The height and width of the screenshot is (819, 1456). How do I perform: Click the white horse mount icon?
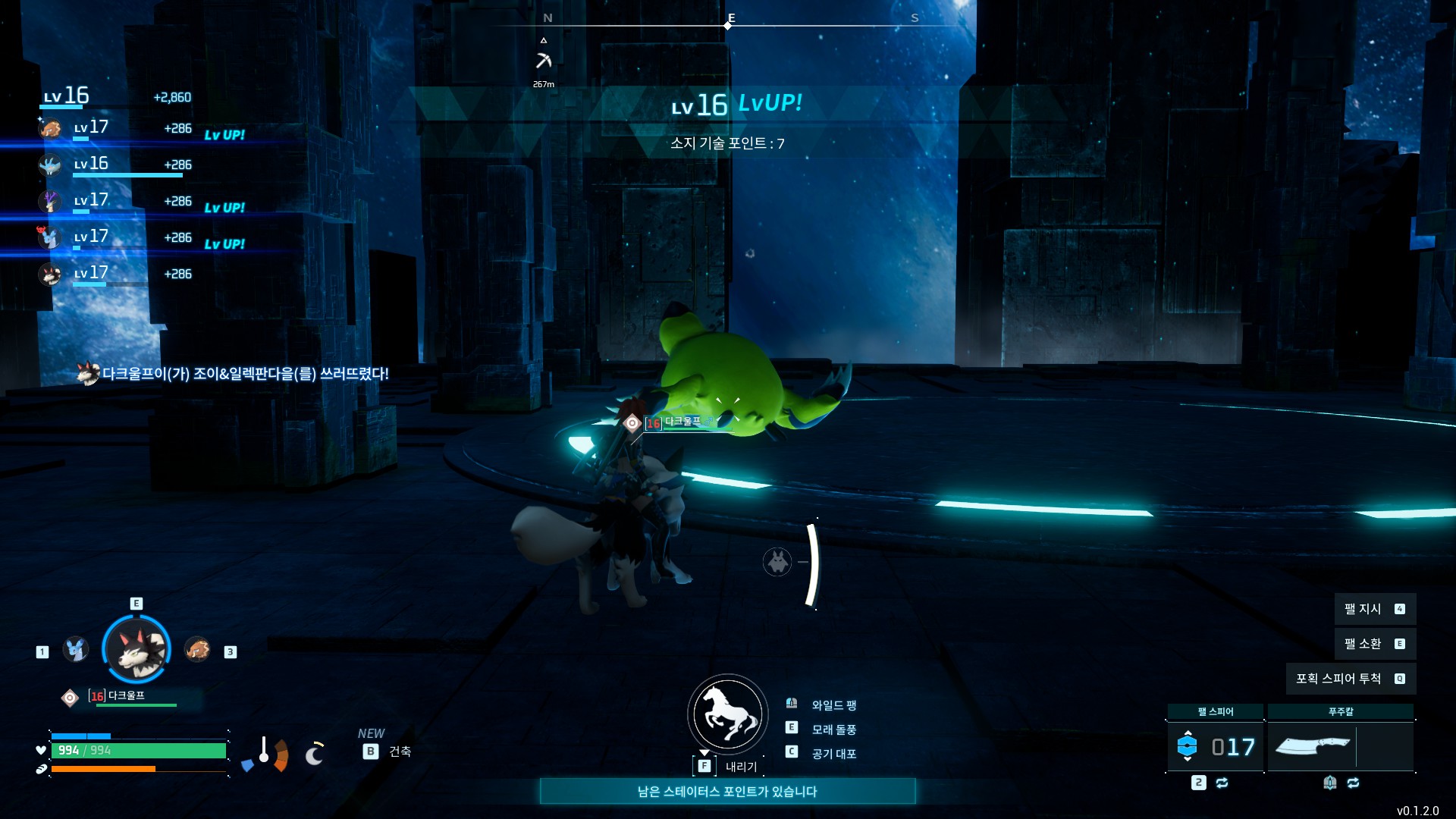(x=727, y=714)
